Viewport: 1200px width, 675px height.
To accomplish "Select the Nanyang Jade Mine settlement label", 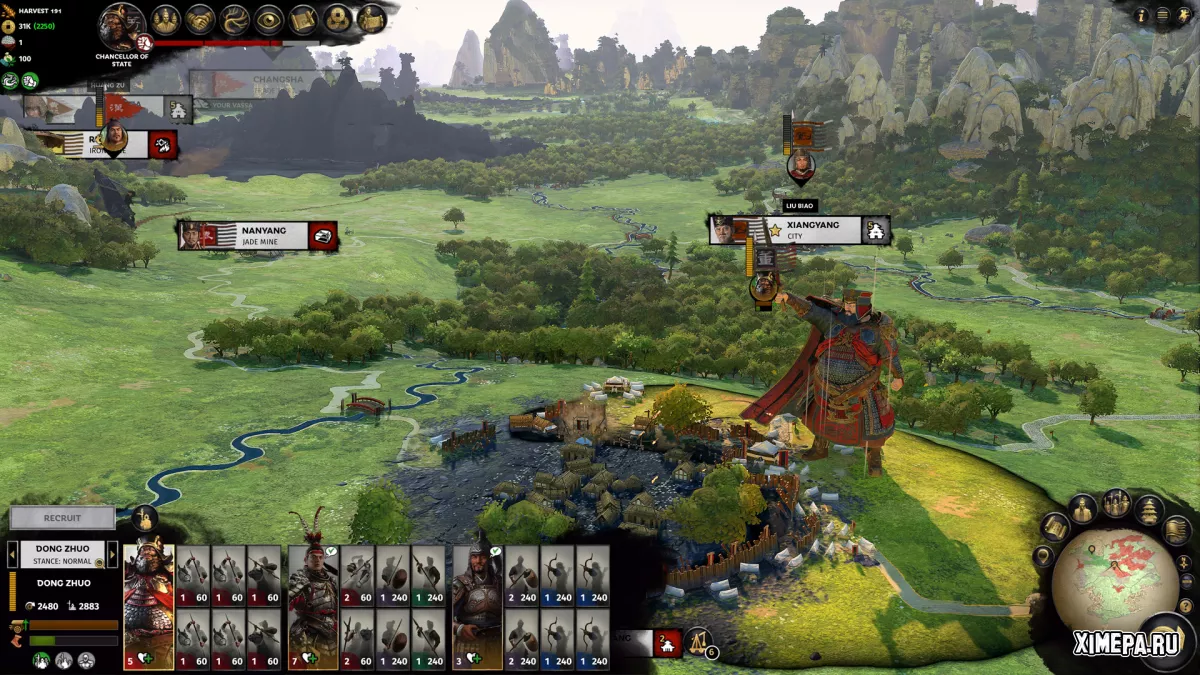I will tap(258, 235).
